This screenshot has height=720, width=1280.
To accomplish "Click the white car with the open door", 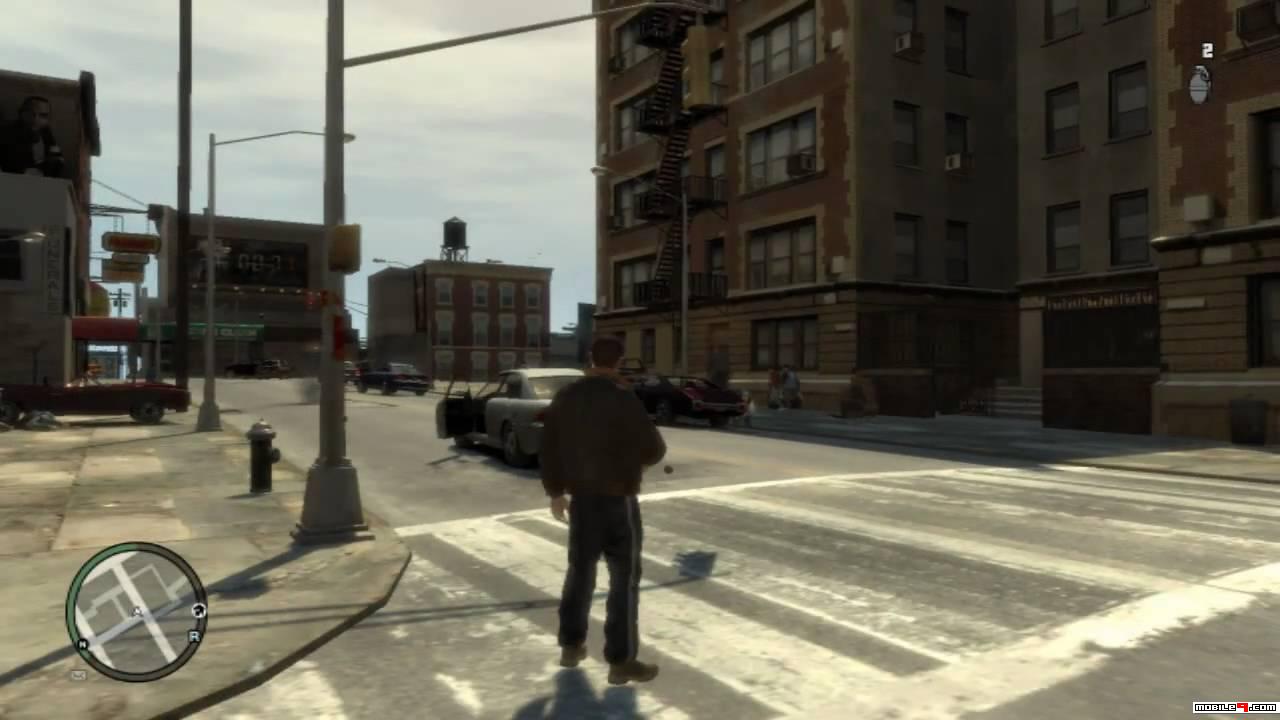I will pos(513,418).
